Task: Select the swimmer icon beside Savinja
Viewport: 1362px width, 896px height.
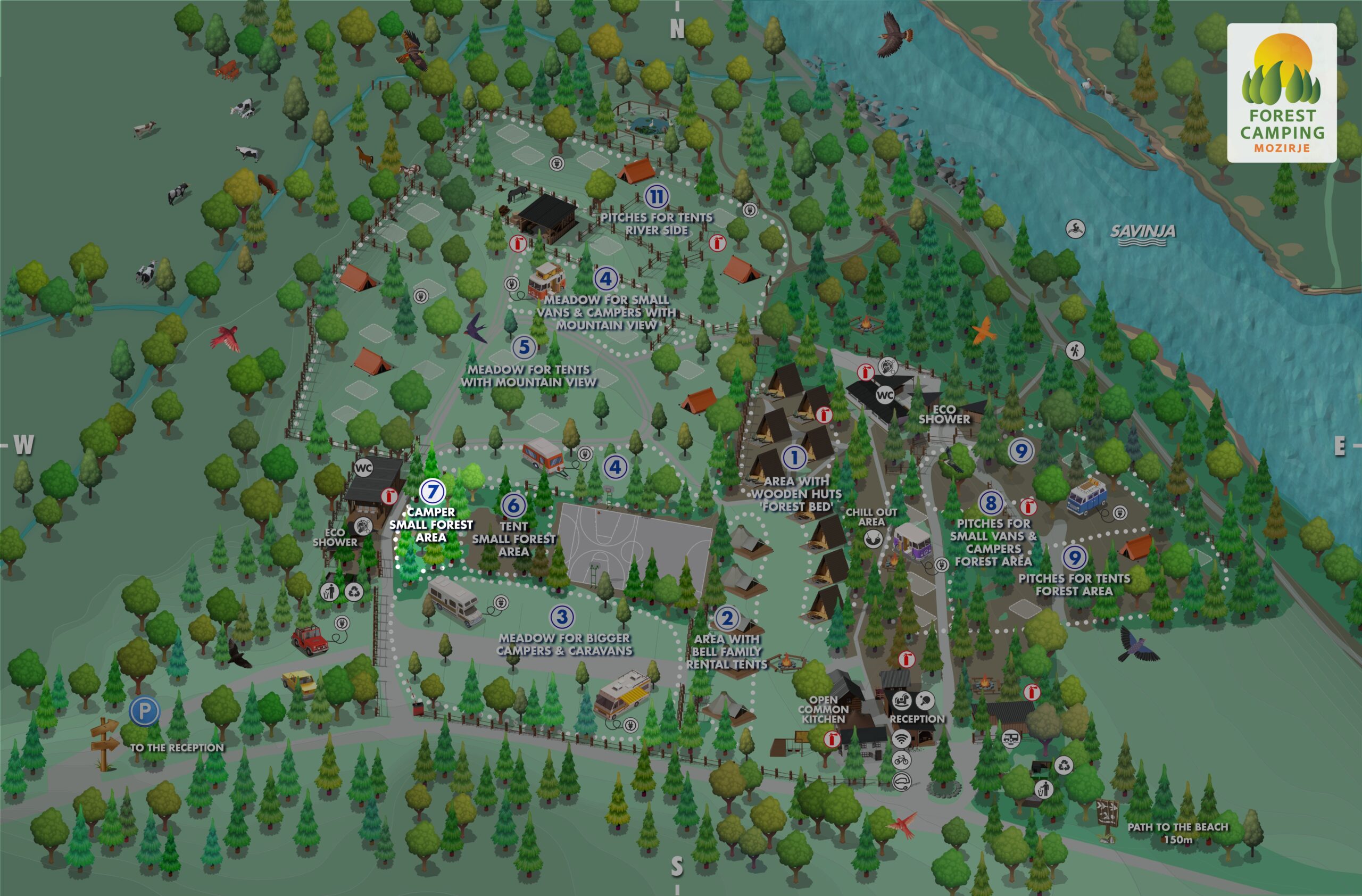Action: coord(1075,229)
